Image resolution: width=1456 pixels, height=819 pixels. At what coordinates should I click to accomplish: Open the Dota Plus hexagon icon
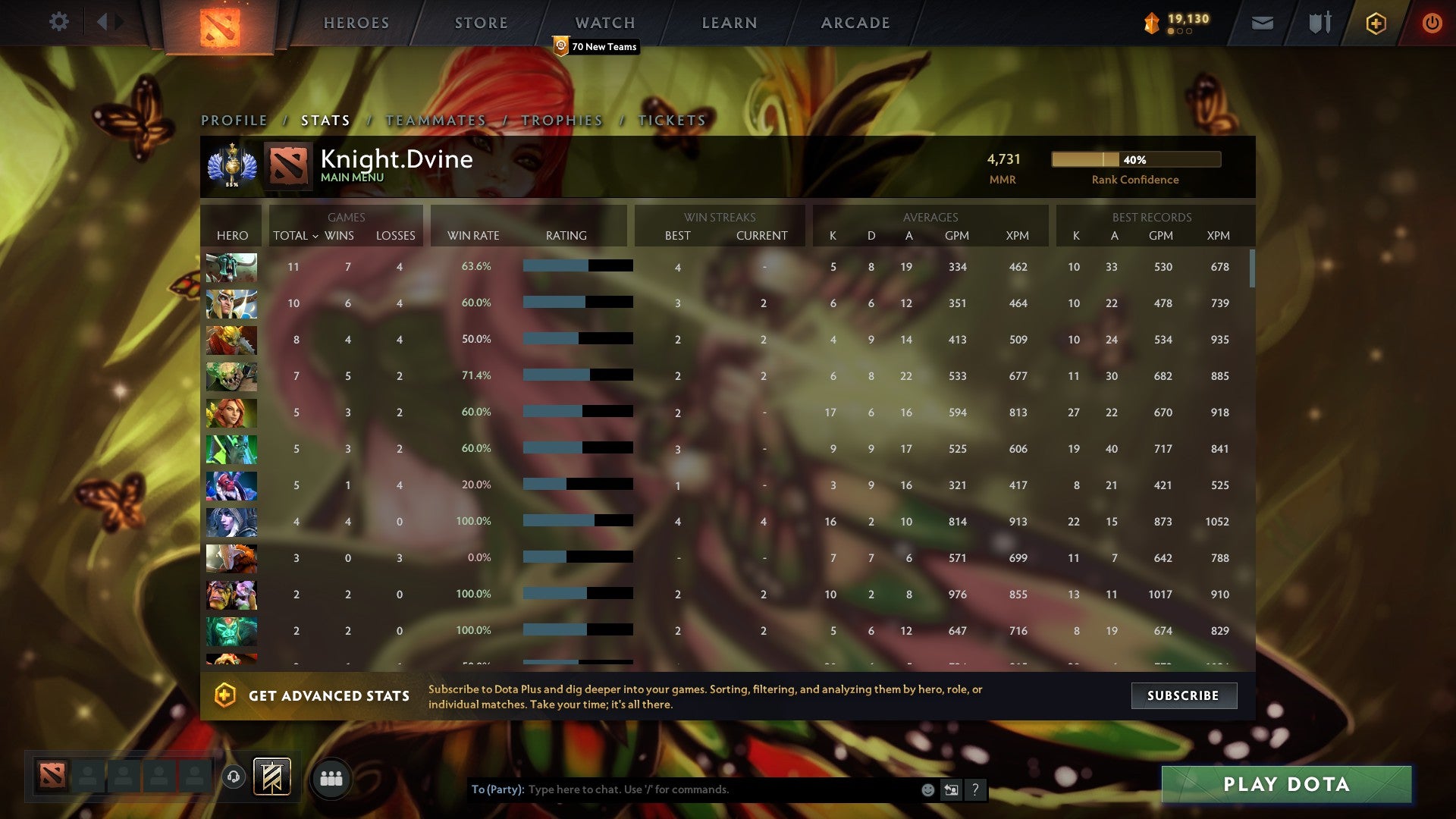pos(1376,23)
